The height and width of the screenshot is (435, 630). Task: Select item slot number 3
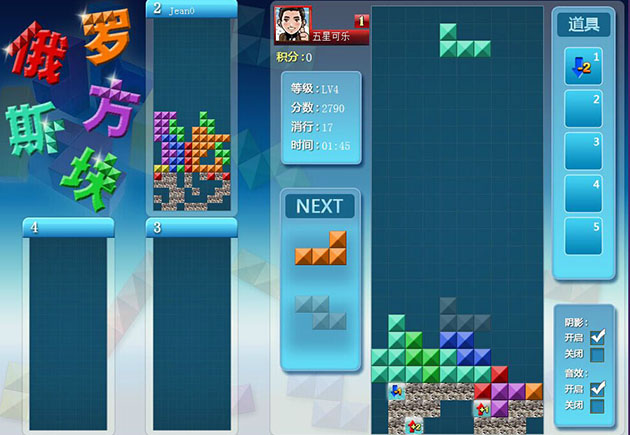point(583,151)
